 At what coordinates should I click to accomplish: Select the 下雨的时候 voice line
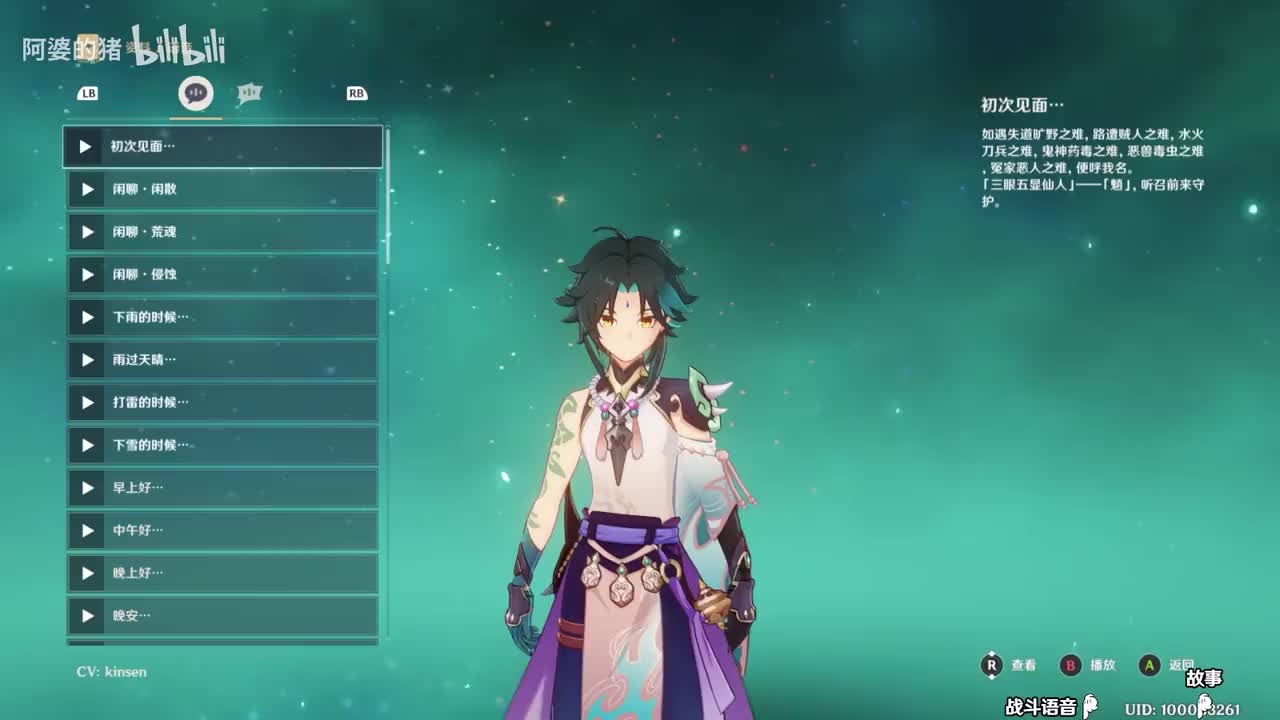click(222, 317)
